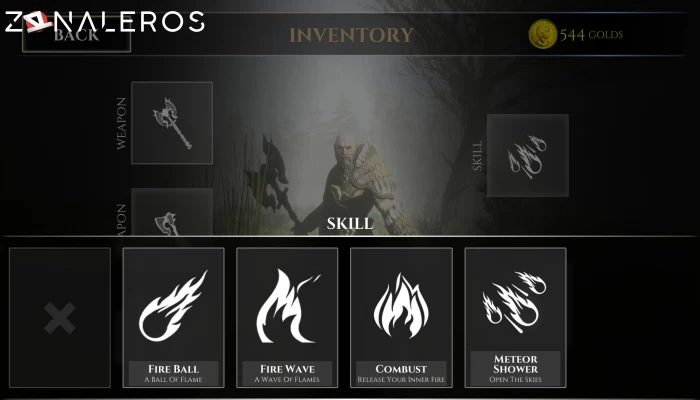This screenshot has width=700, height=400.
Task: Click the X slot to unequip skill
Action: pyautogui.click(x=60, y=318)
